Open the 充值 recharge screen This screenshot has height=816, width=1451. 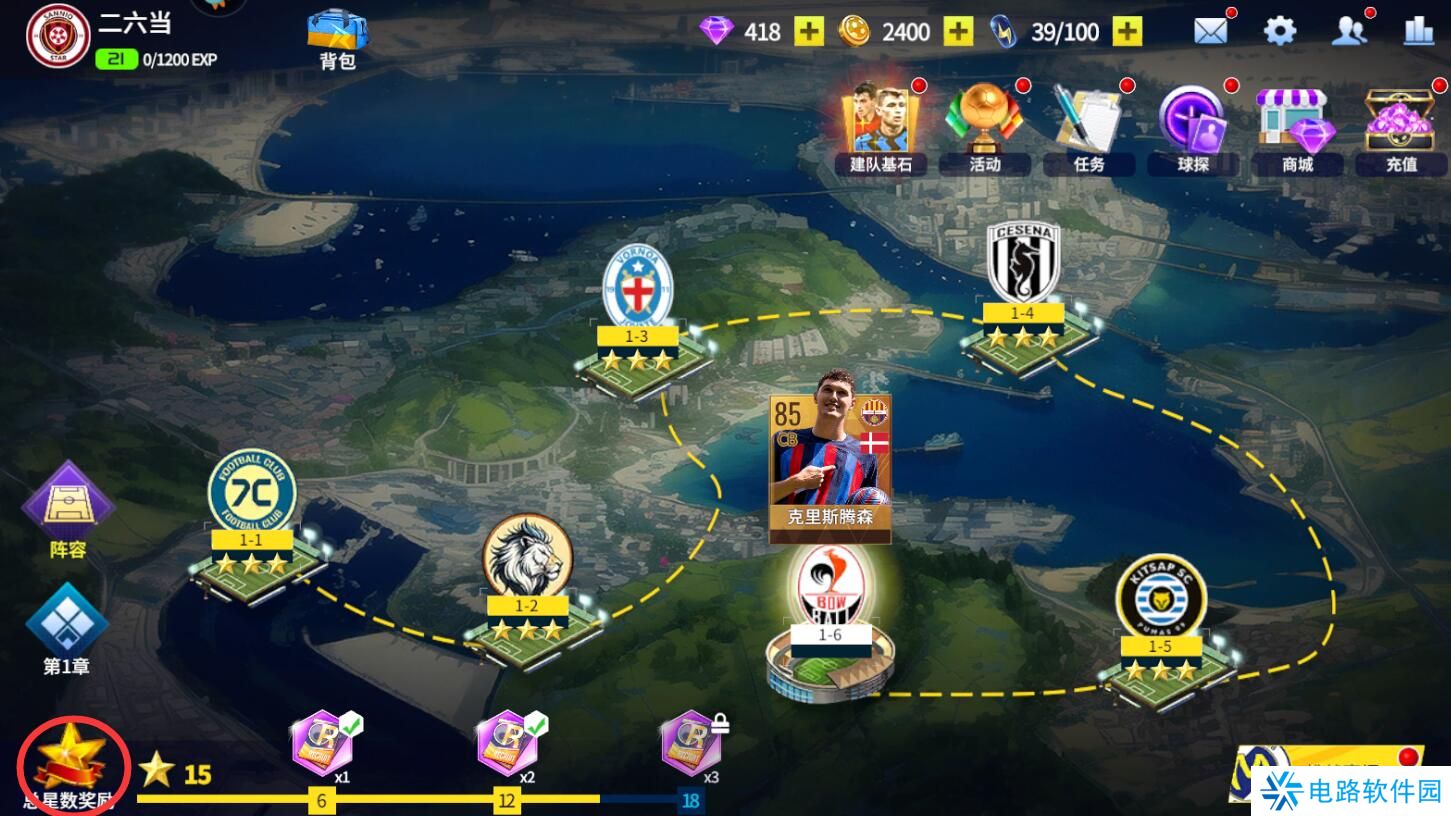click(1401, 128)
